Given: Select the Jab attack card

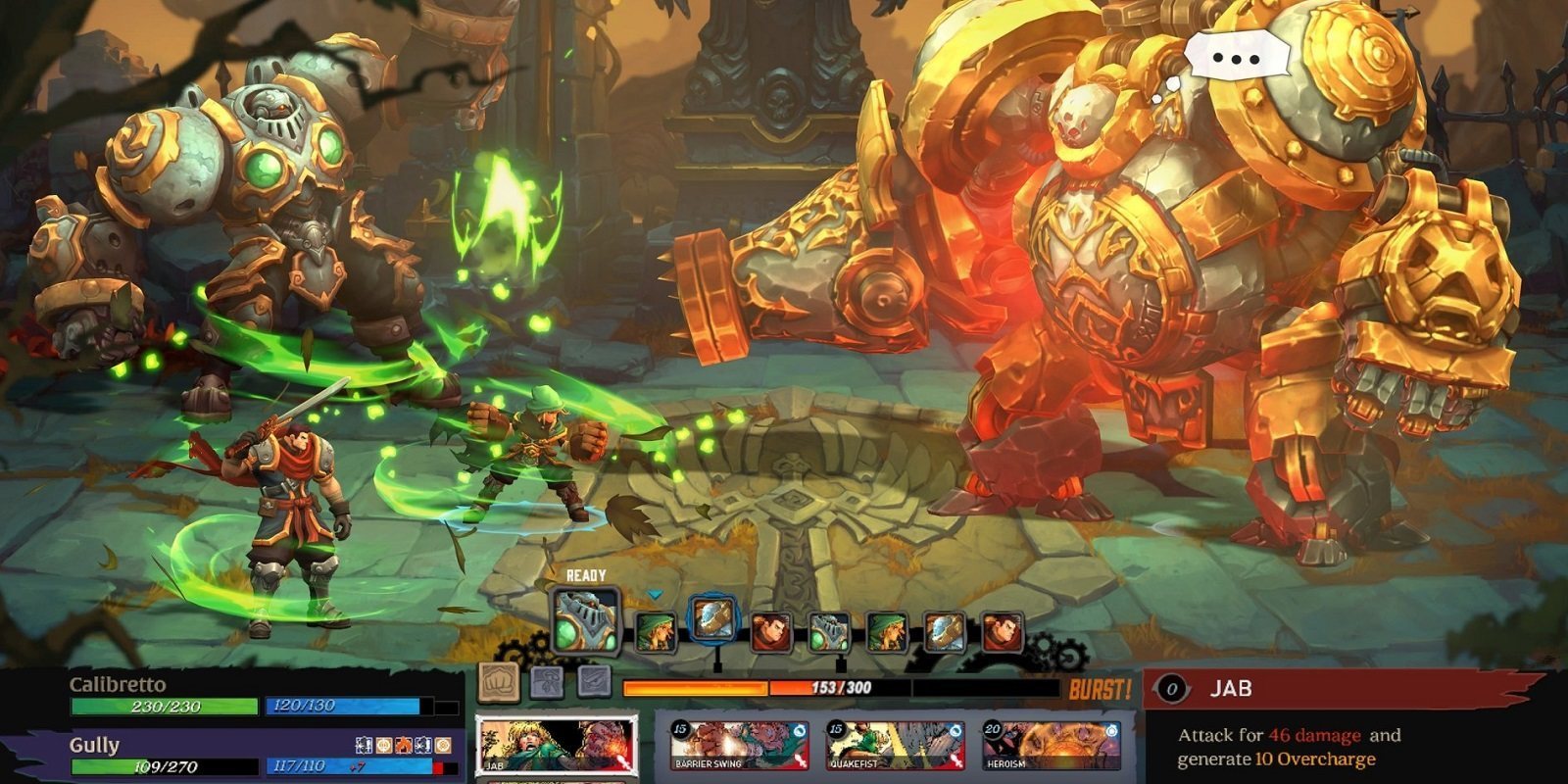Looking at the screenshot, I should click(555, 746).
